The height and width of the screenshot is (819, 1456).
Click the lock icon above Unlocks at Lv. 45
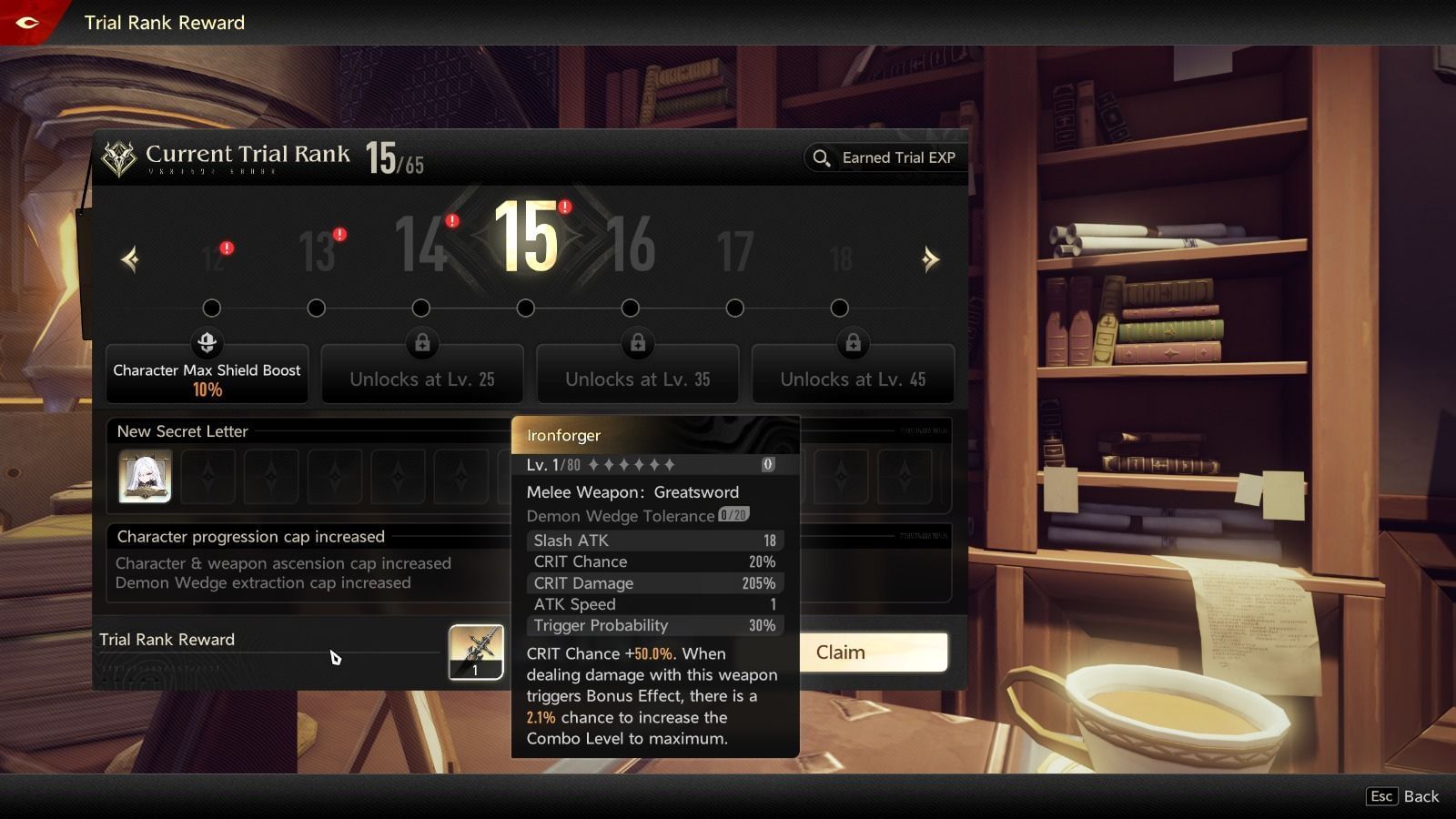pyautogui.click(x=853, y=343)
